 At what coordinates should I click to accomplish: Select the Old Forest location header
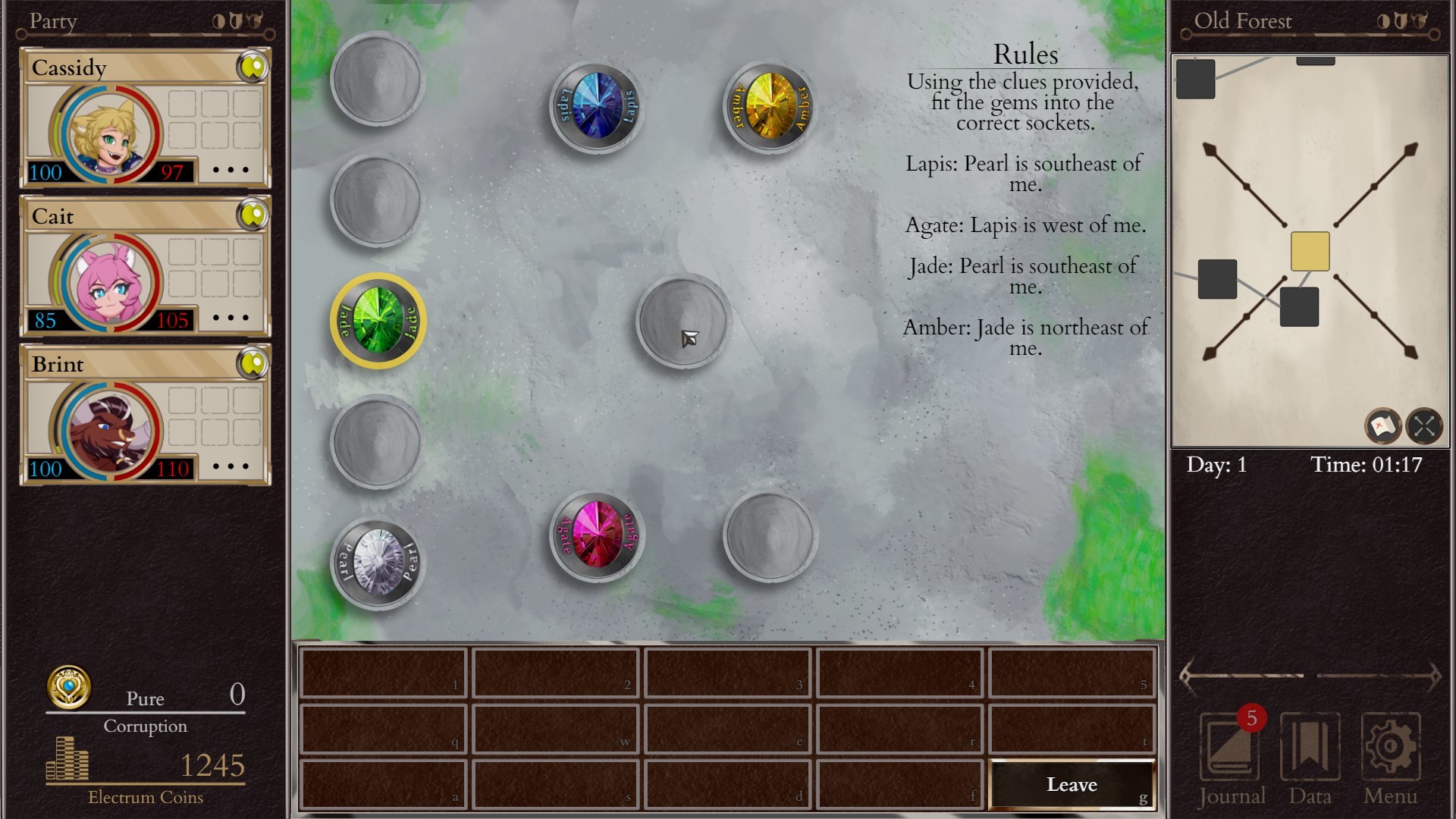click(1244, 21)
